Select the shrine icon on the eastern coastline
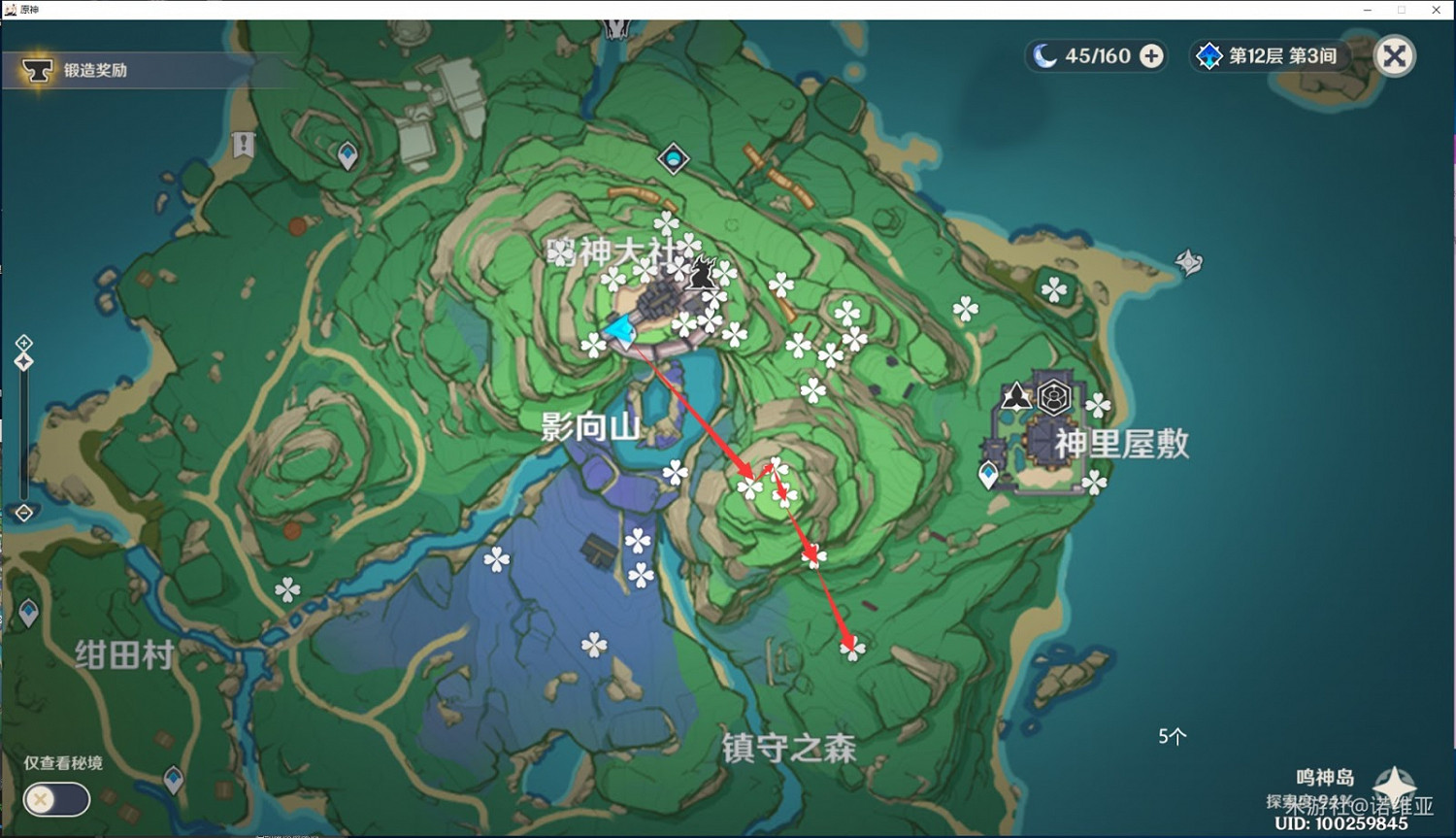The height and width of the screenshot is (838, 1456). [1188, 262]
